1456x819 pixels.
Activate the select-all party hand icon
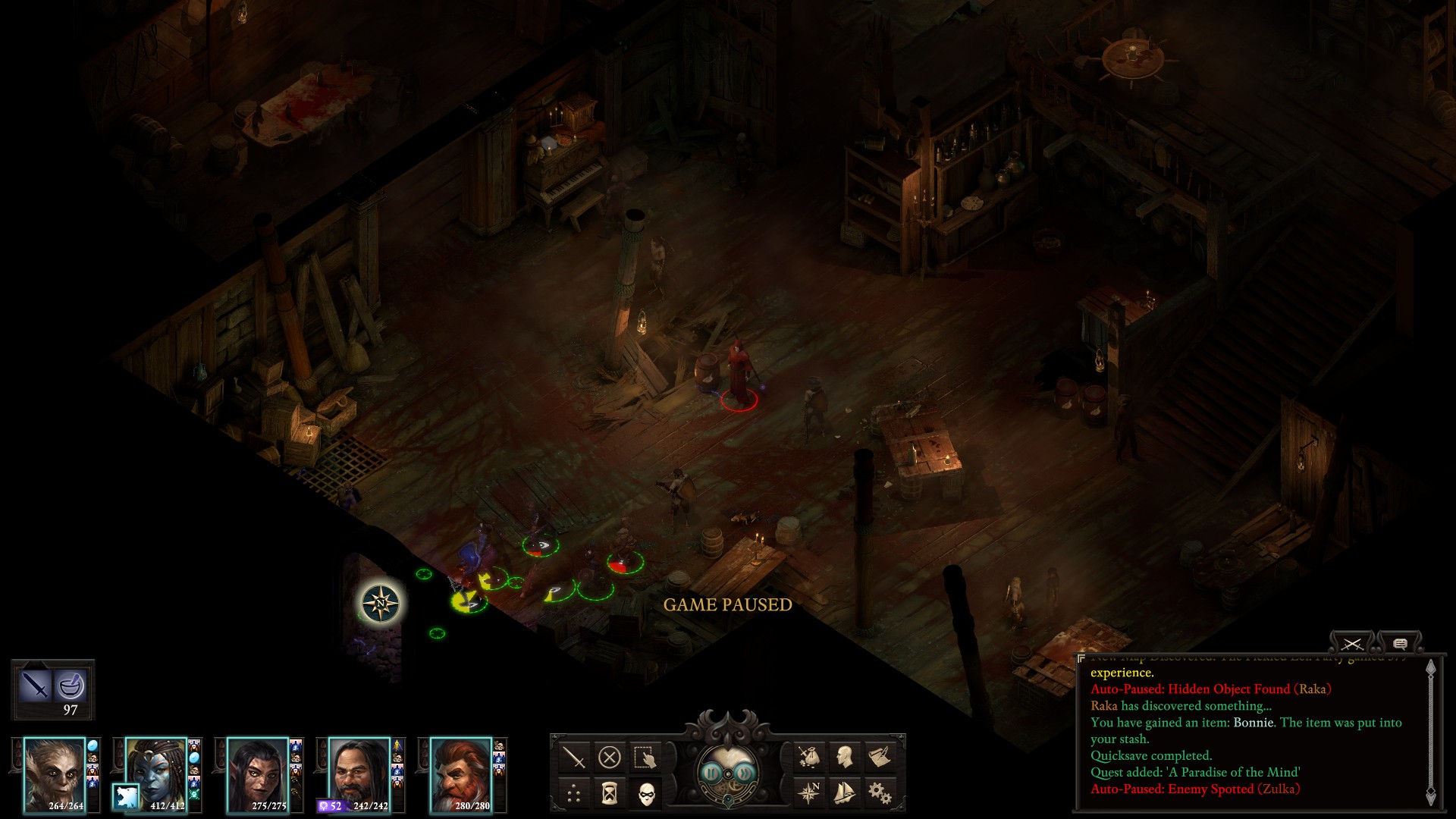tap(645, 757)
